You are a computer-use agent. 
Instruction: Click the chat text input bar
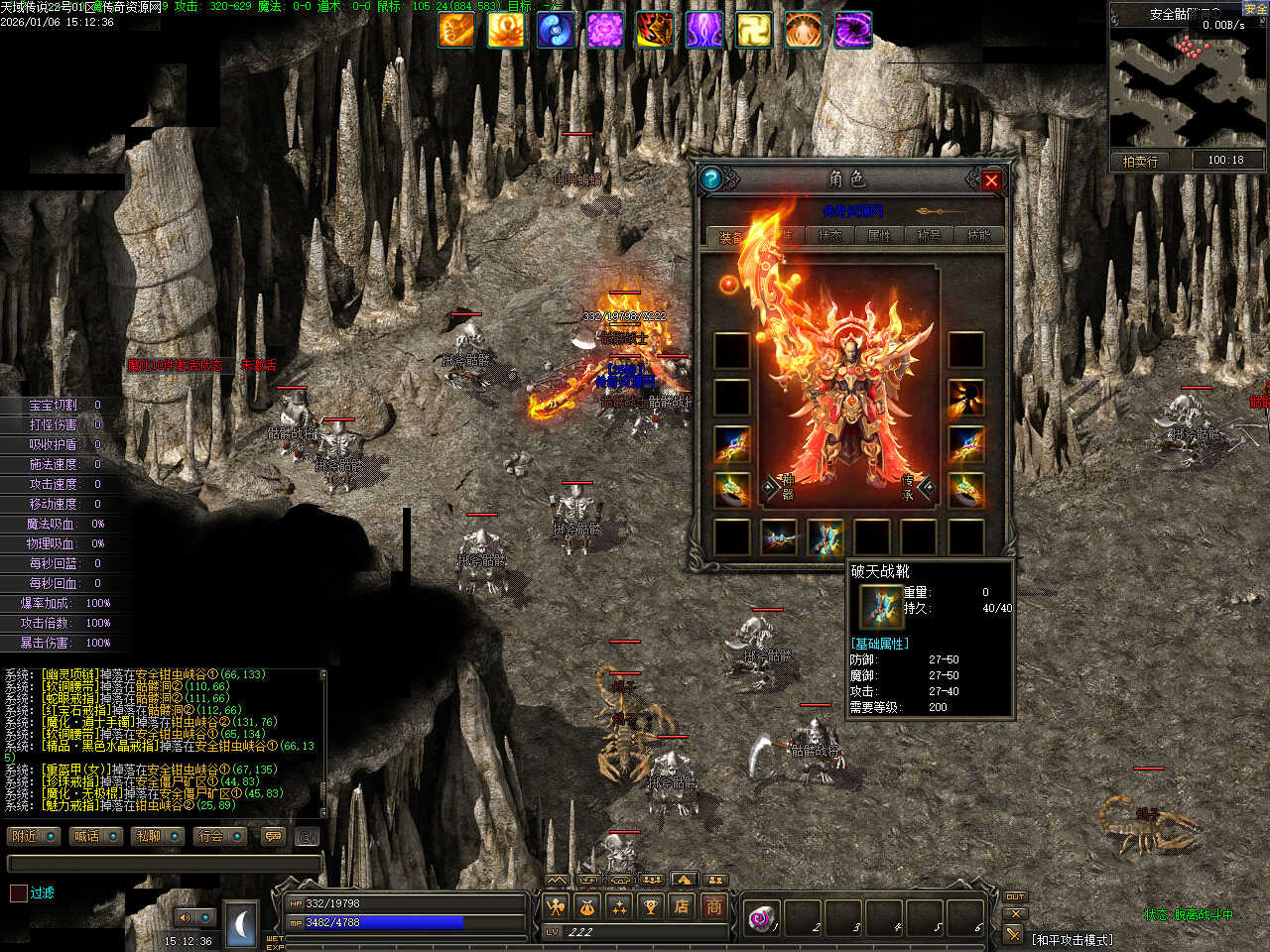click(x=164, y=864)
